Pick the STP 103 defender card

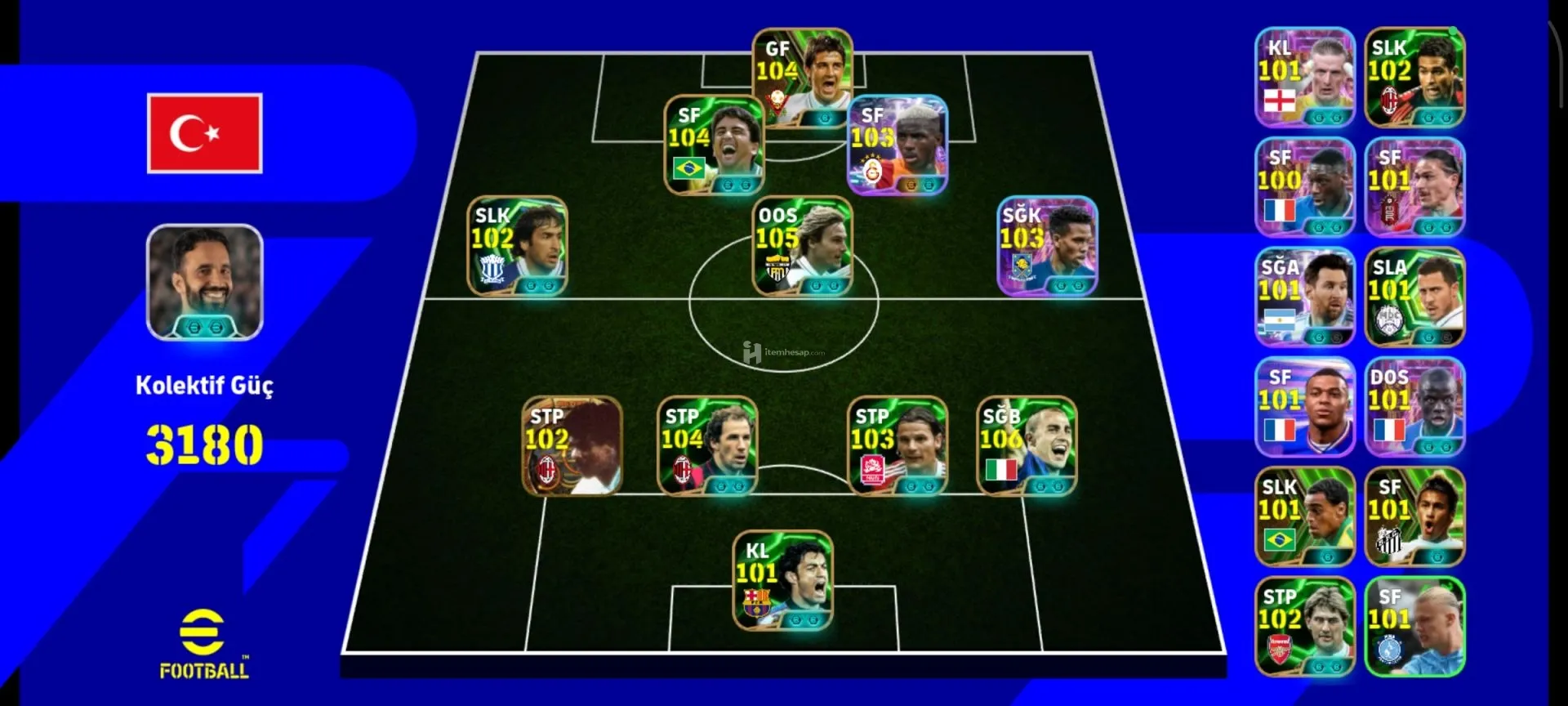pyautogui.click(x=898, y=446)
